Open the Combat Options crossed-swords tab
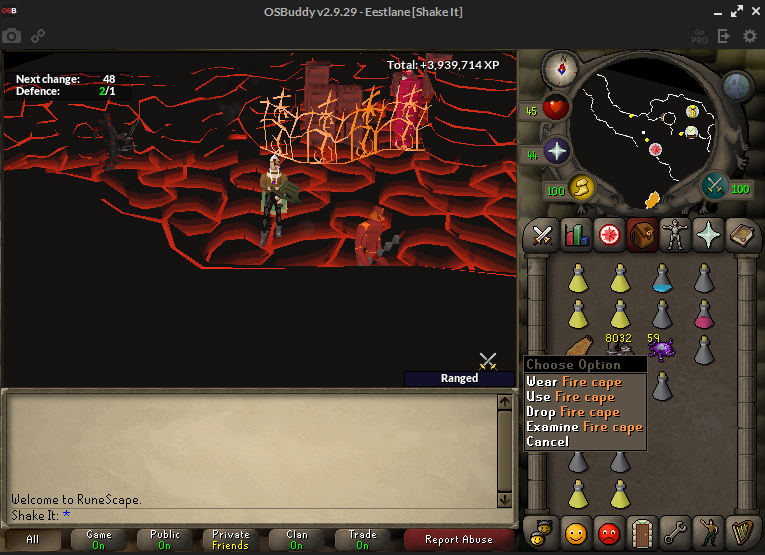 [542, 235]
